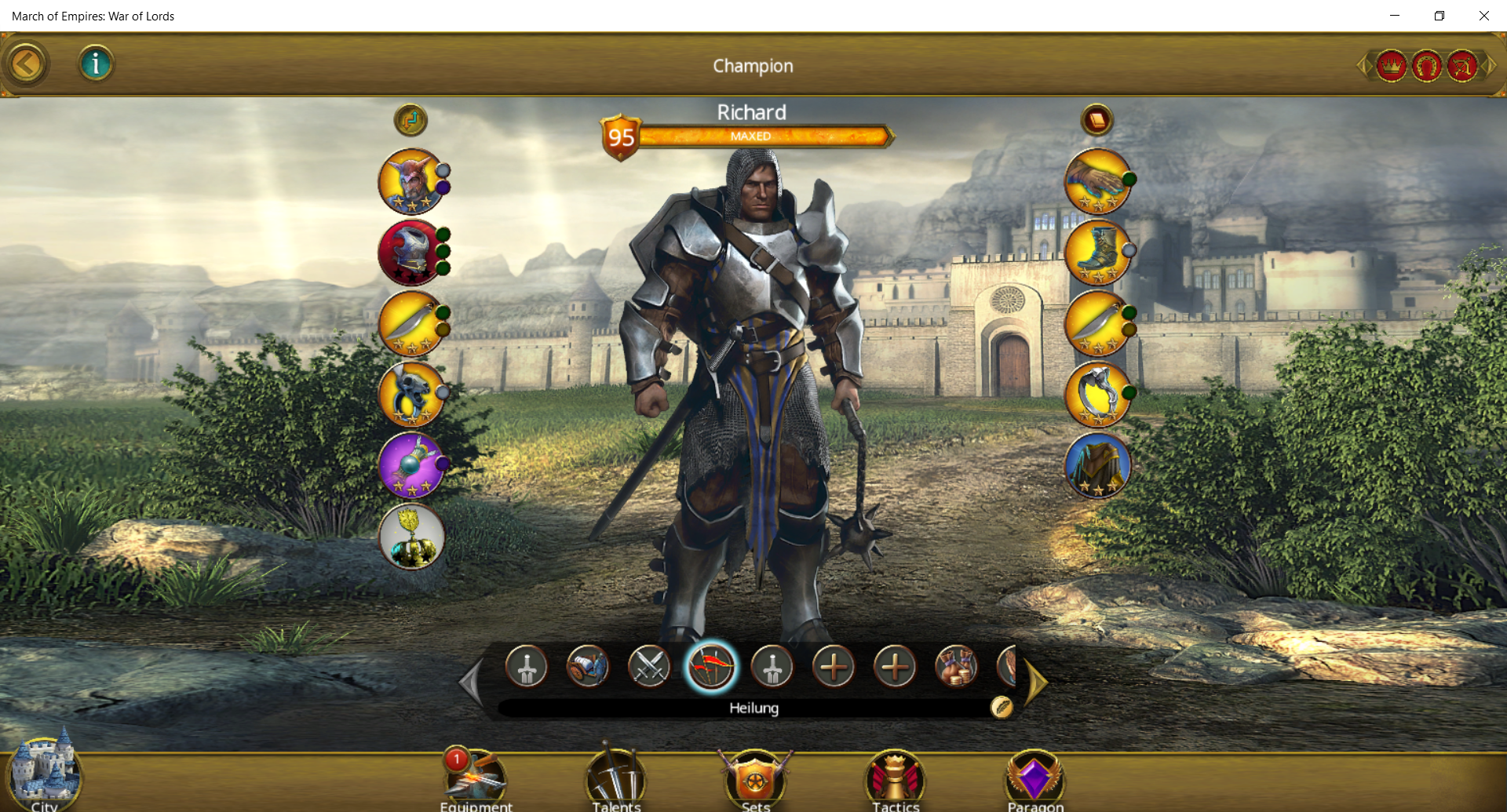Select the crossed swords preset
Viewport: 1507px width, 812px height.
(649, 667)
